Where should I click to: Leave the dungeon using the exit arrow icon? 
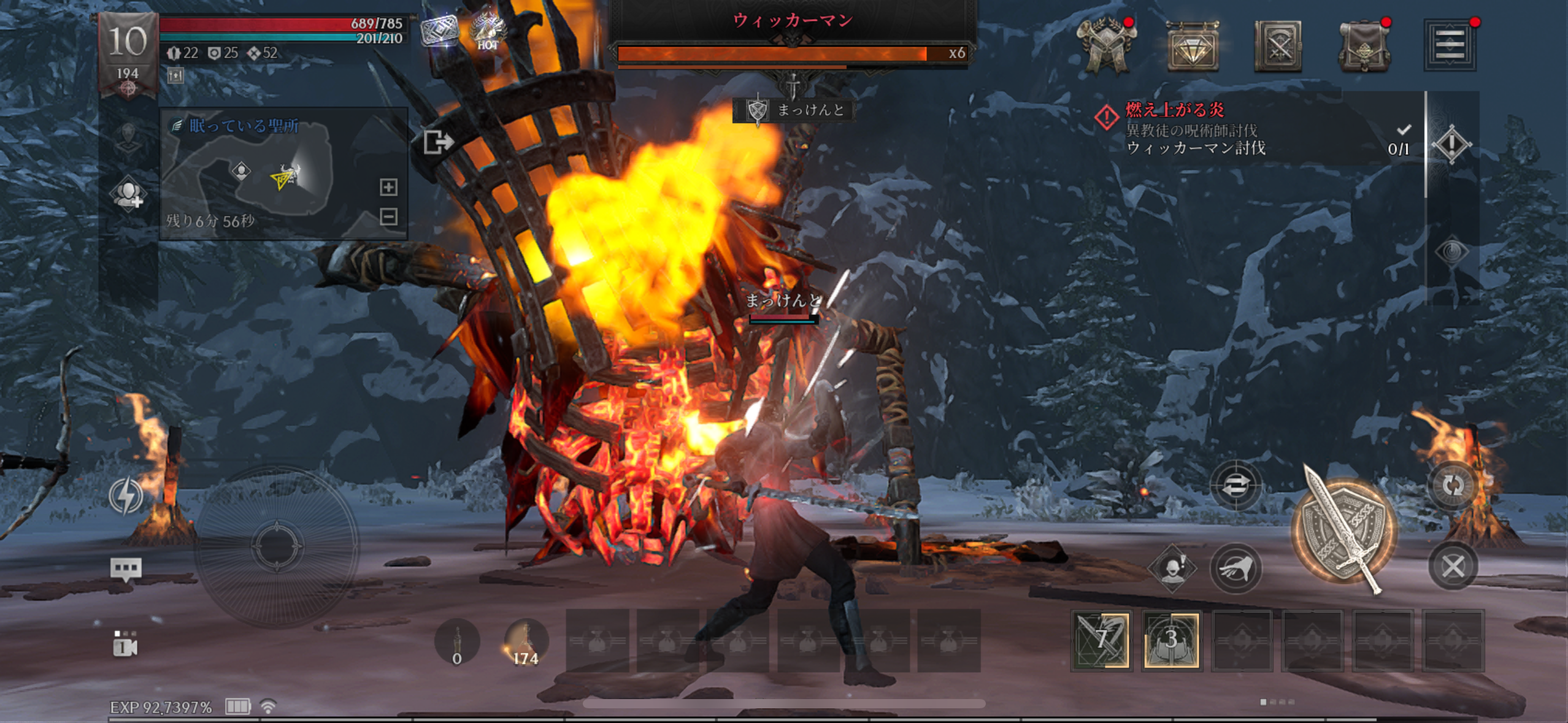click(x=438, y=142)
